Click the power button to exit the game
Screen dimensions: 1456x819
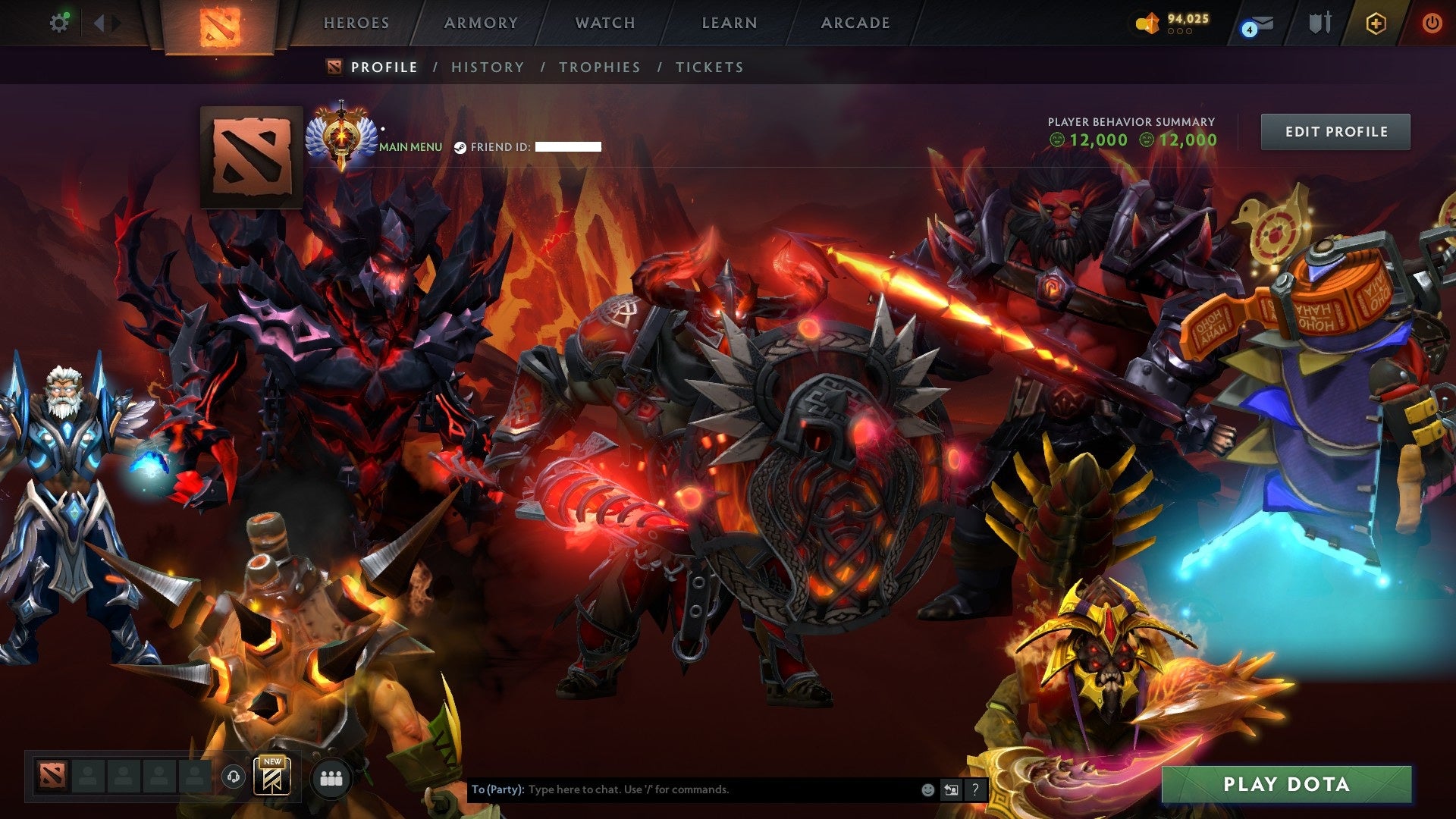(1432, 23)
